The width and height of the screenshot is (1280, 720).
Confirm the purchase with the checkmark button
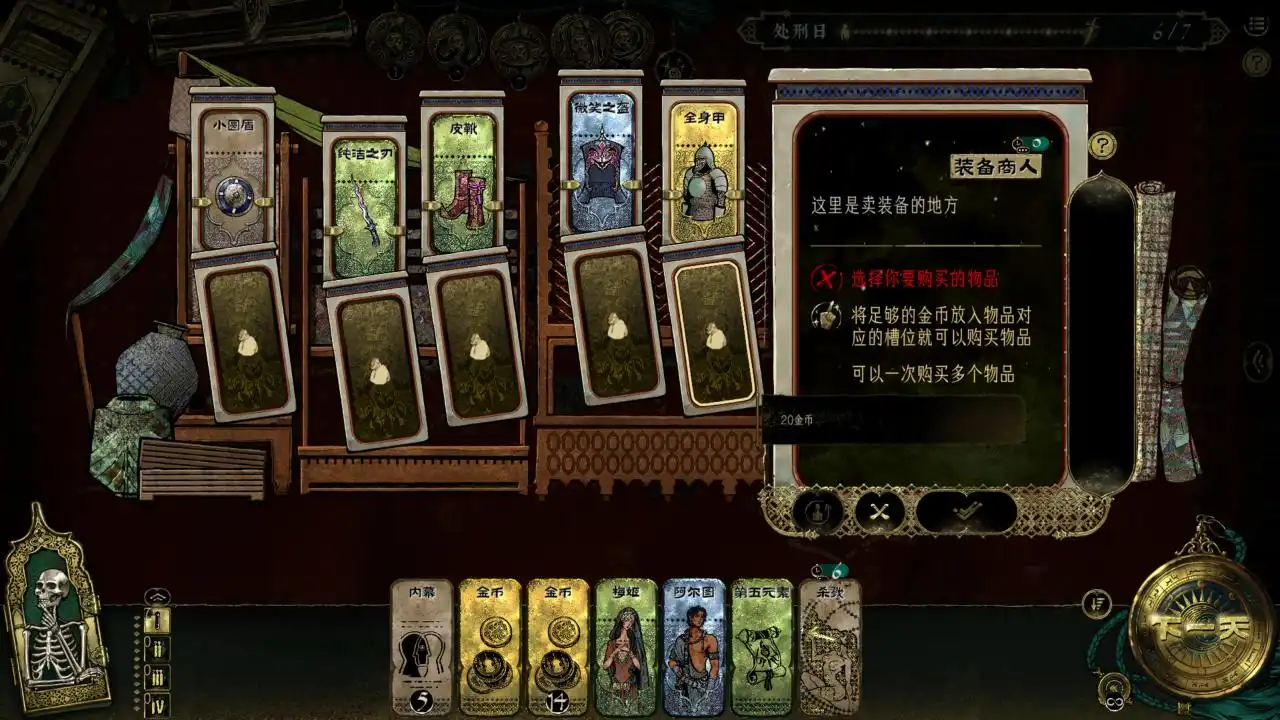pos(964,514)
